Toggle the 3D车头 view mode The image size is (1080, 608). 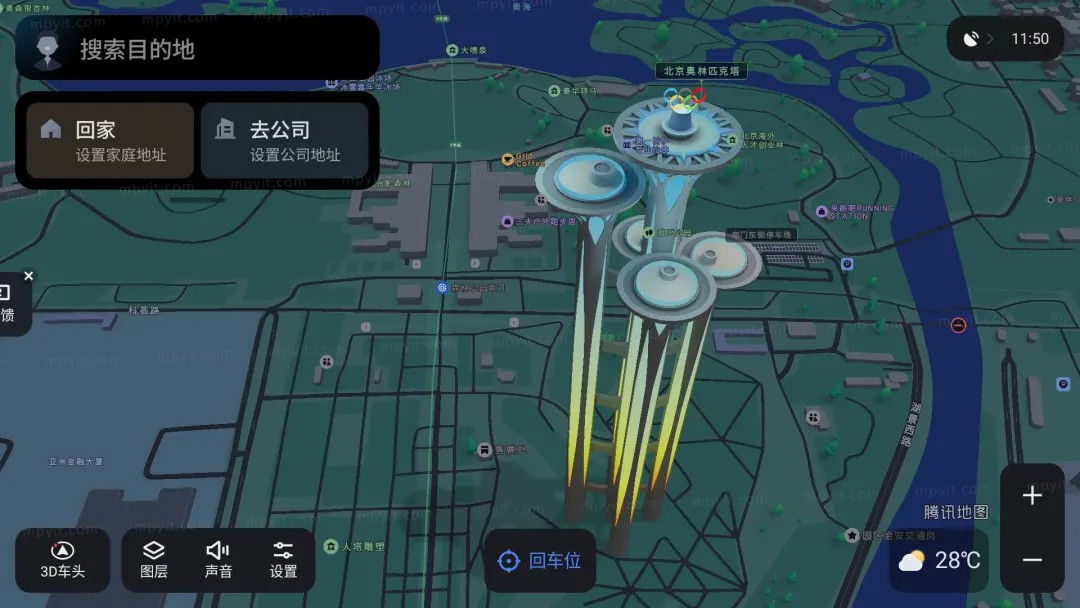click(x=62, y=560)
